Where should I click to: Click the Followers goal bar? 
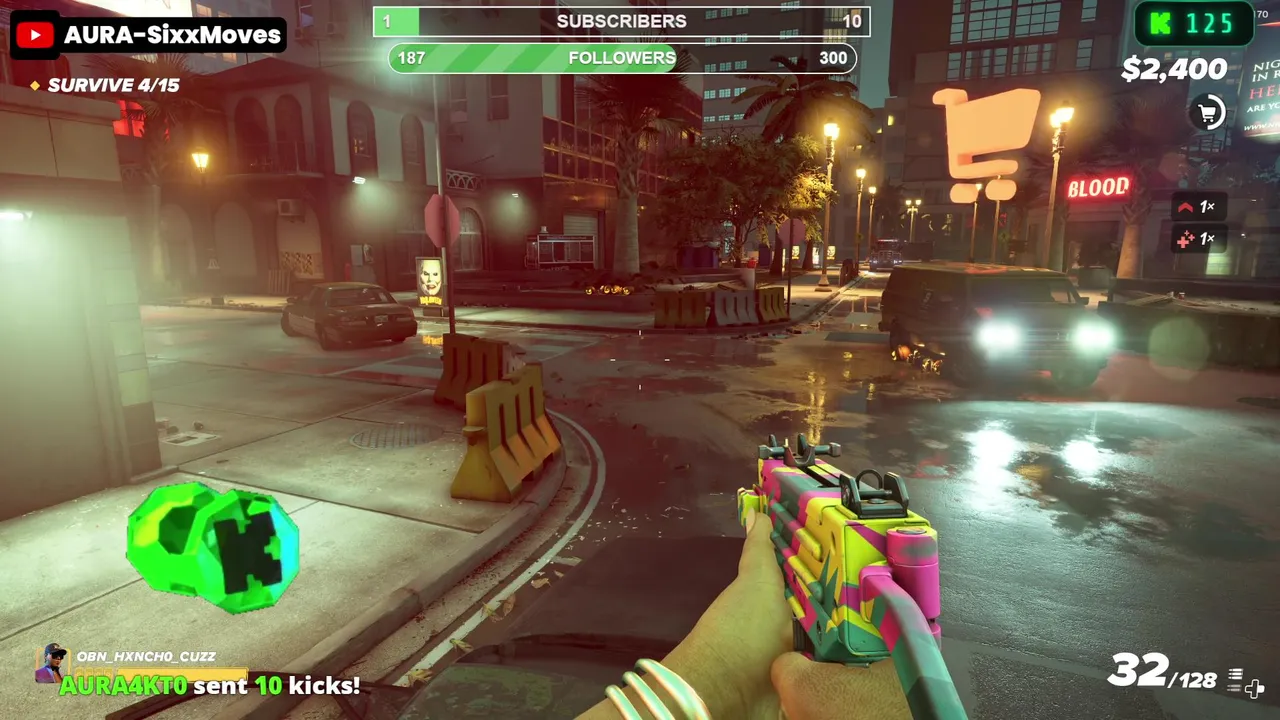(x=621, y=58)
